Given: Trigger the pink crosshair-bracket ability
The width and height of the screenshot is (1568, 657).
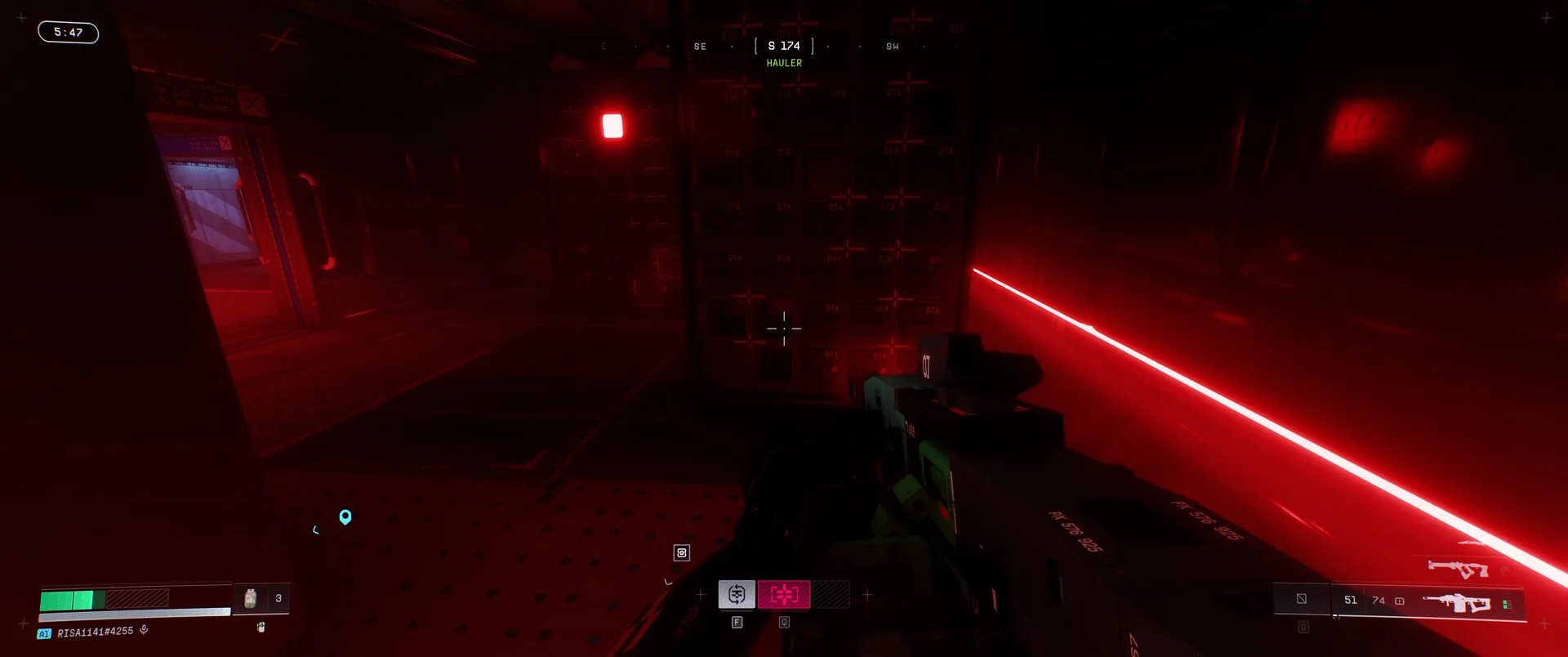Looking at the screenshot, I should click(784, 594).
